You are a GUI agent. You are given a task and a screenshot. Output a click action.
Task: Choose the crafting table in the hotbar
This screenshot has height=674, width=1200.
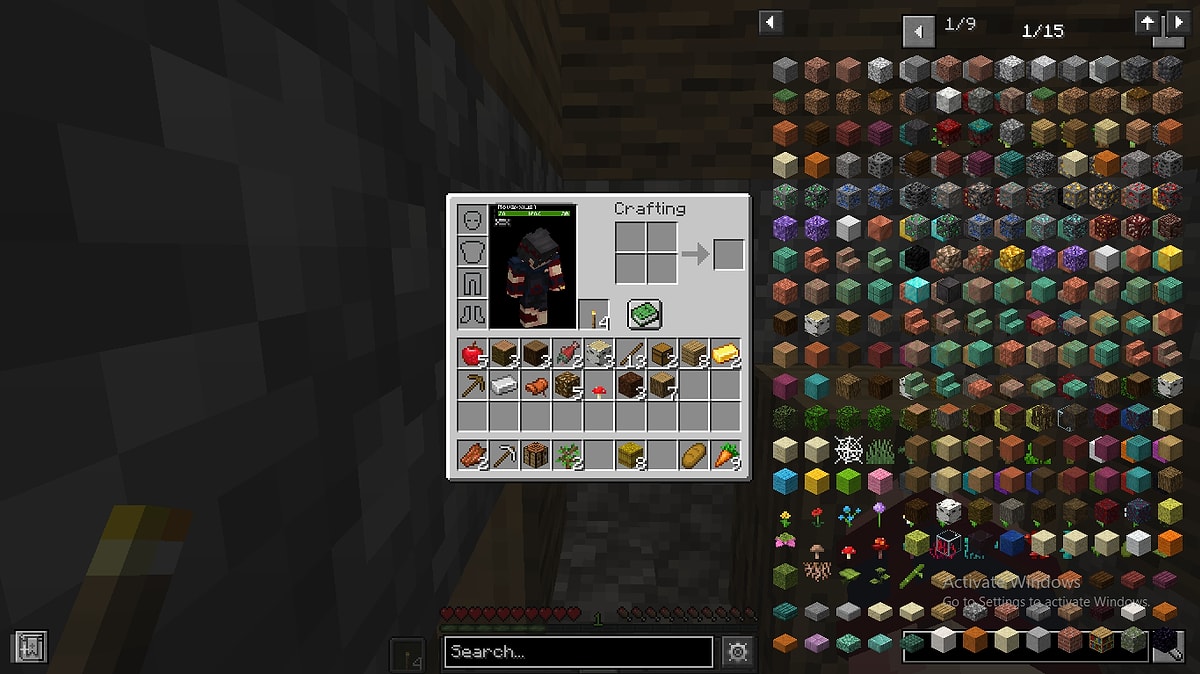click(x=536, y=456)
